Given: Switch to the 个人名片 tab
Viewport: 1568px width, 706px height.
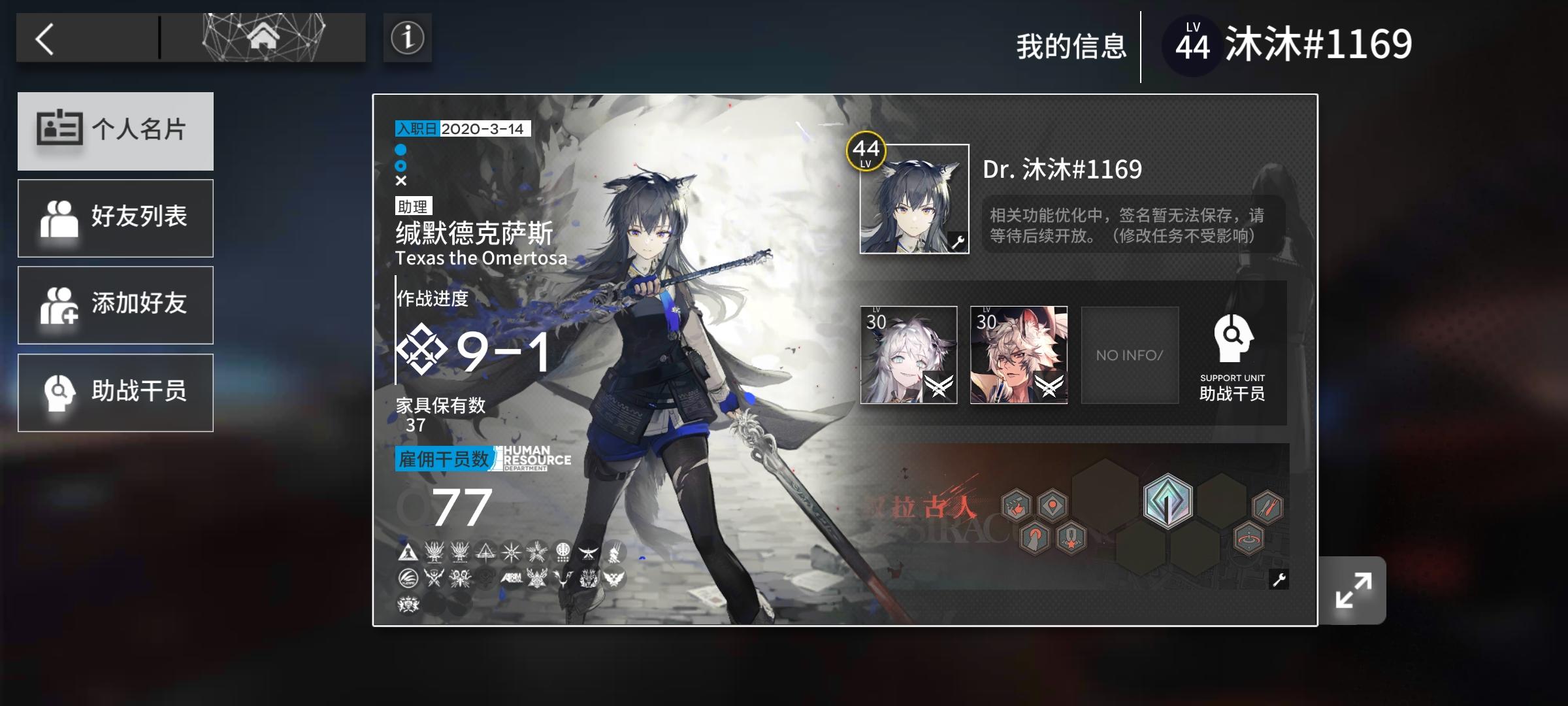Looking at the screenshot, I should [116, 131].
